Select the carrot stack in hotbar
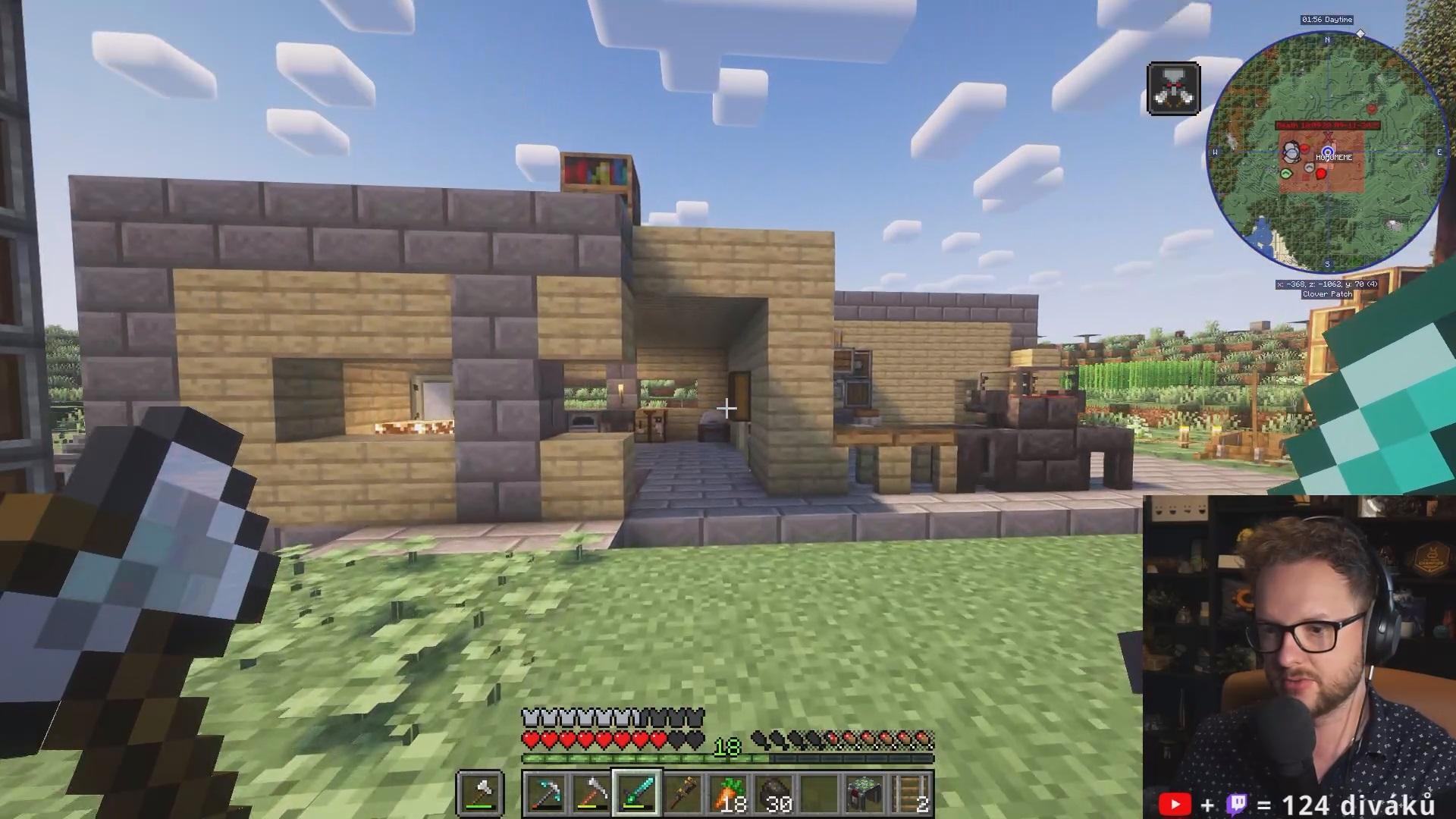Screen dimensions: 1456x819 point(728,794)
